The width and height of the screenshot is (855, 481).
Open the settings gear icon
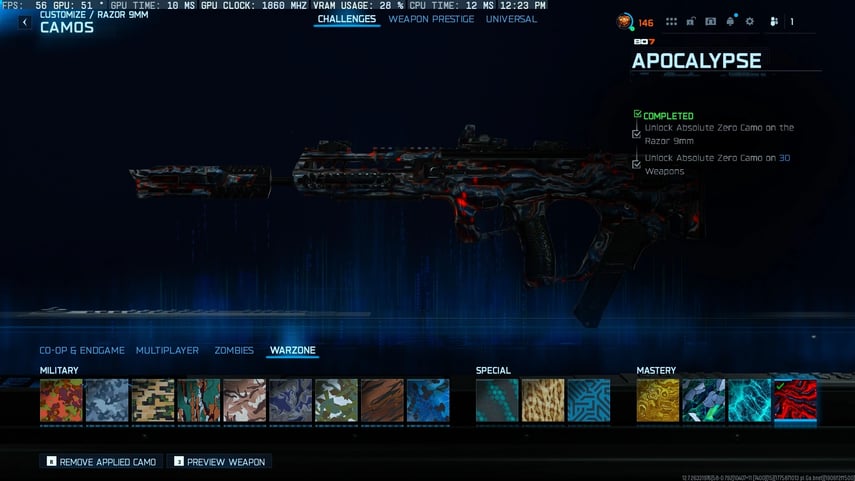750,22
